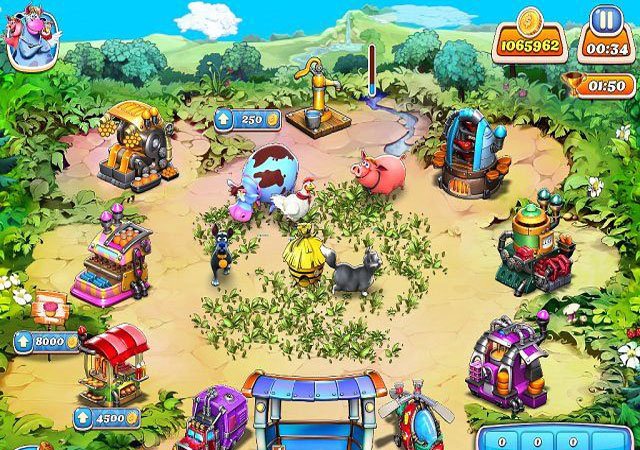Image resolution: width=640 pixels, height=450 pixels.
Task: Refill water using the well pump
Action: coord(318,98)
